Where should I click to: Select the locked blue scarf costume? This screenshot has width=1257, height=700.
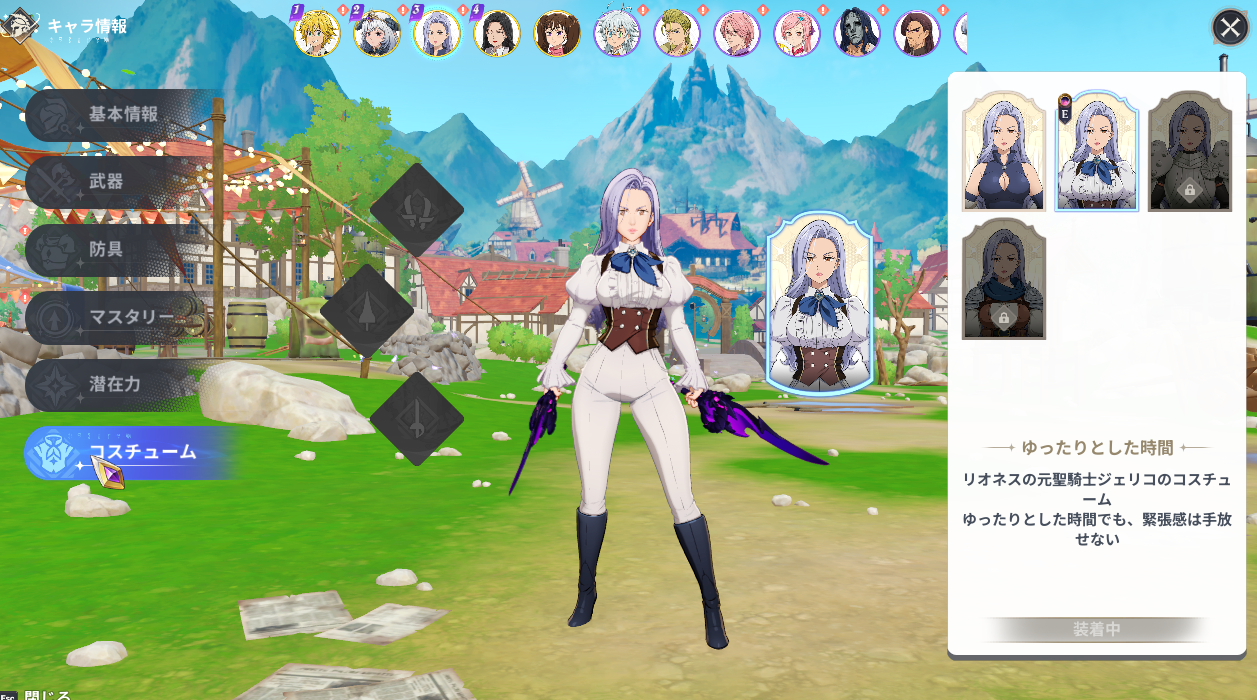coord(1003,279)
